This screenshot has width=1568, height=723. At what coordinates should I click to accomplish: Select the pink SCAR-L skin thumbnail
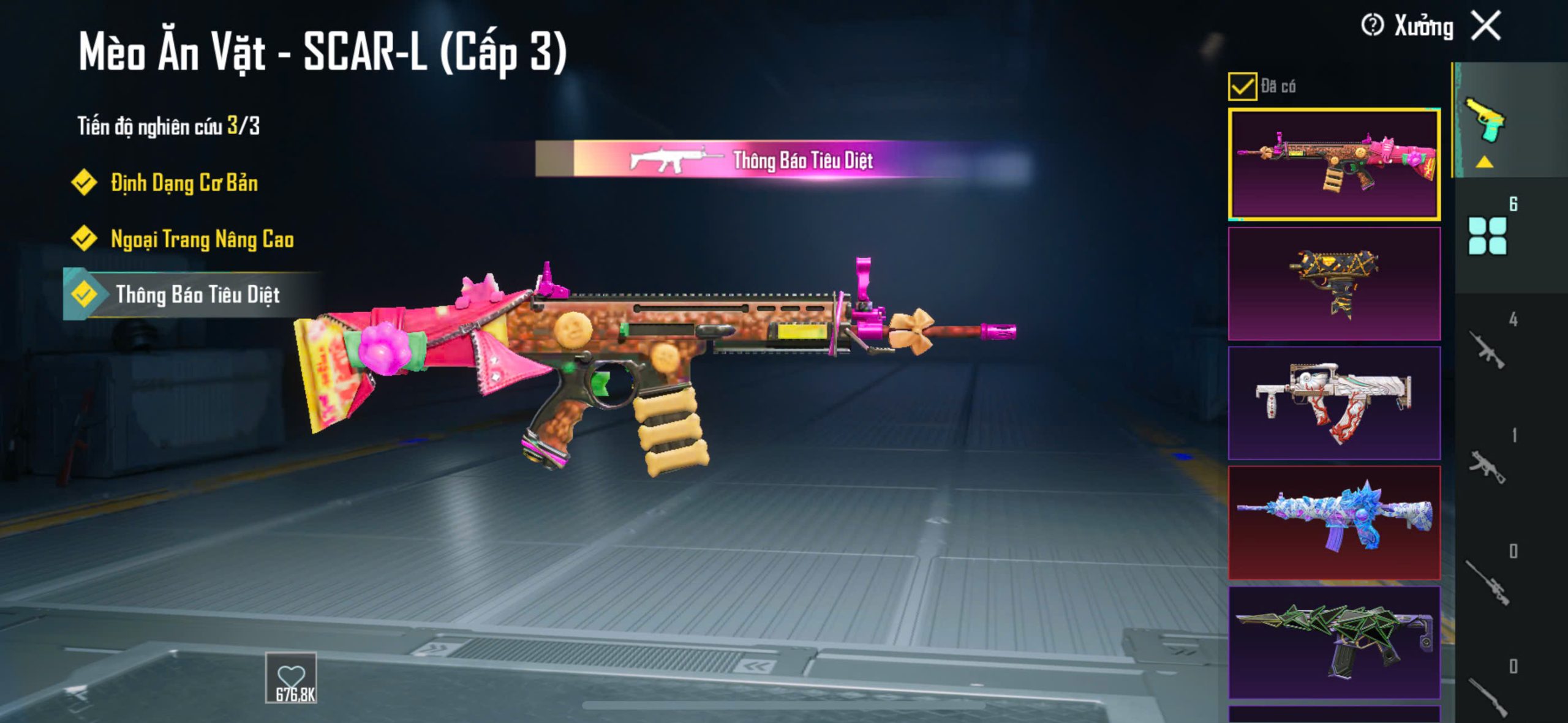(x=1334, y=164)
